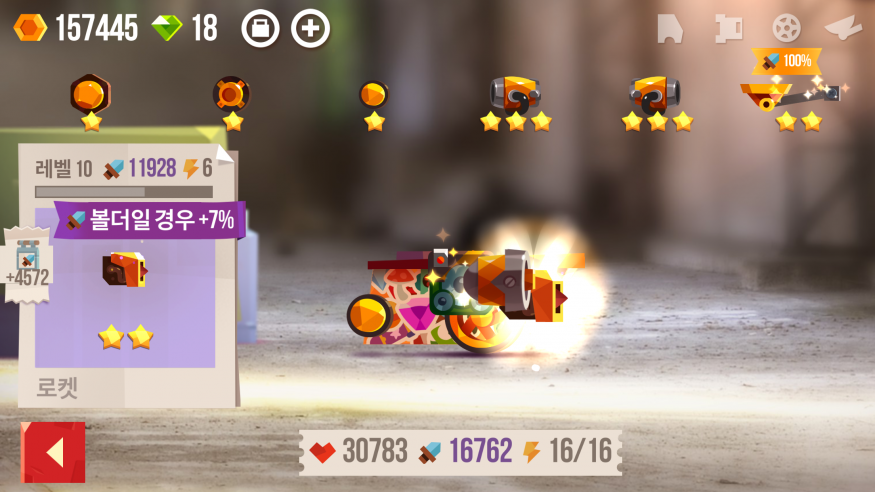Image resolution: width=875 pixels, height=492 pixels.
Task: Pick the spiked tire wheel part
Action: coord(232,95)
